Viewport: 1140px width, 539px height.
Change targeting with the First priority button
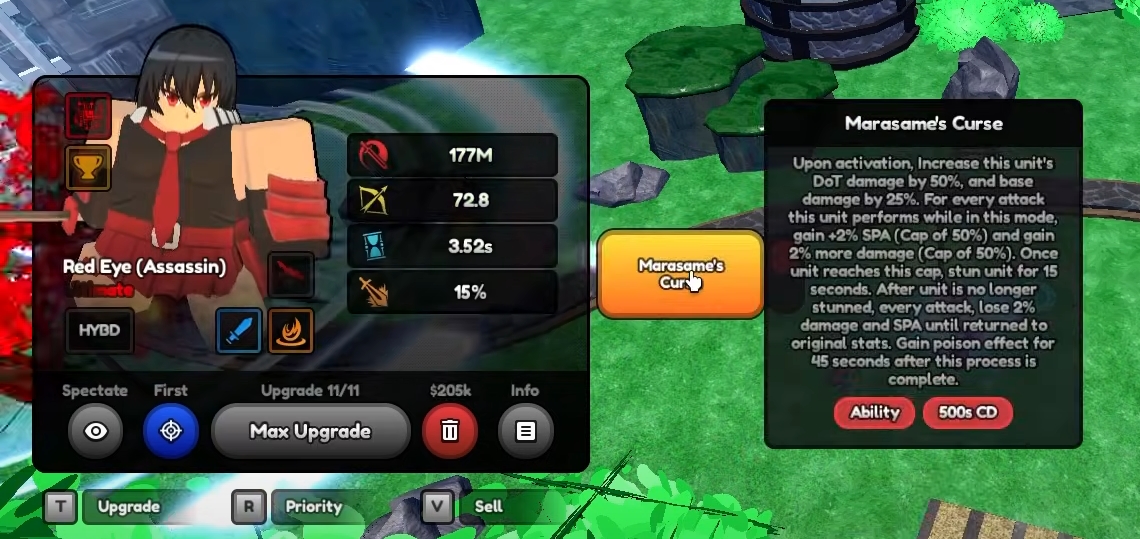171,431
